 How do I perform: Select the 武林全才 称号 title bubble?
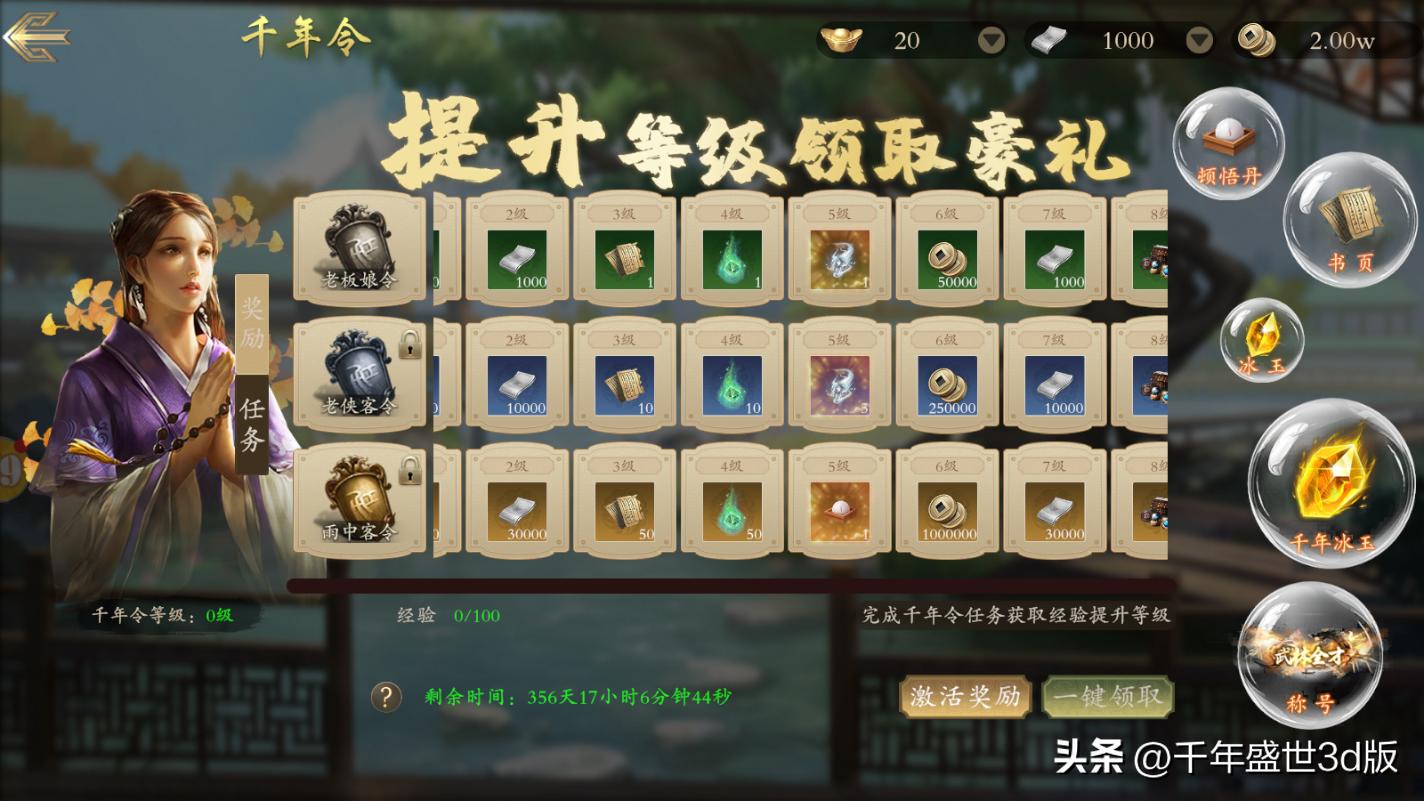pyautogui.click(x=1312, y=655)
